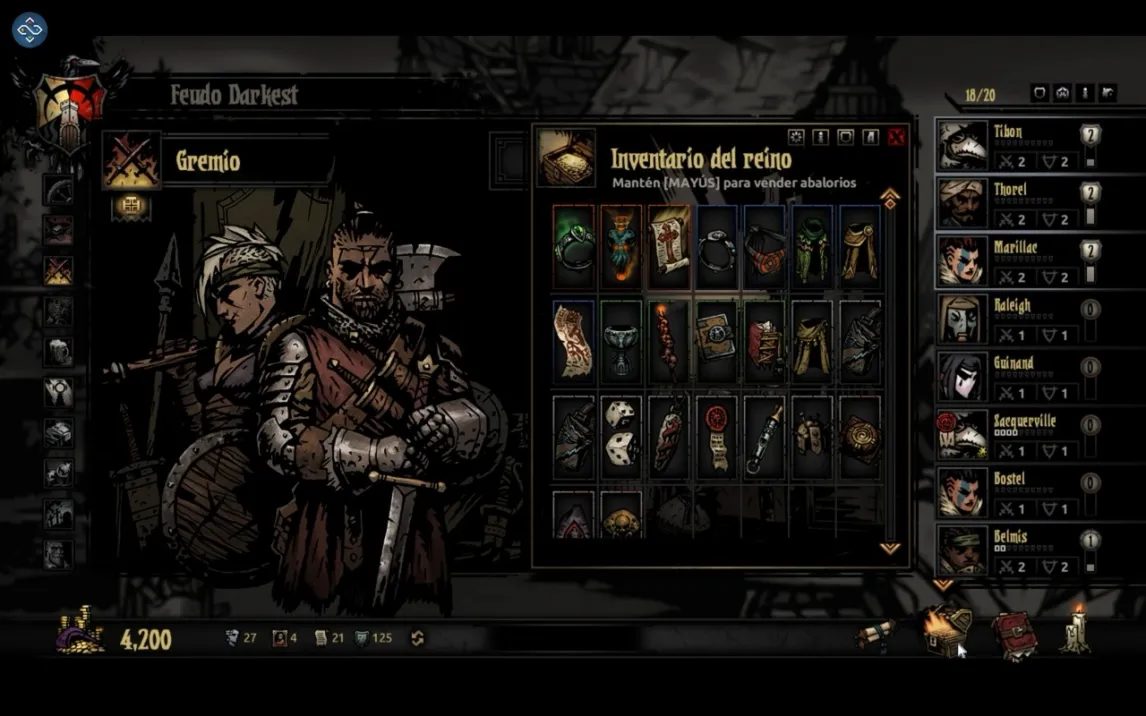The height and width of the screenshot is (716, 1146).
Task: Pick the green gem ring trinket
Action: click(573, 245)
